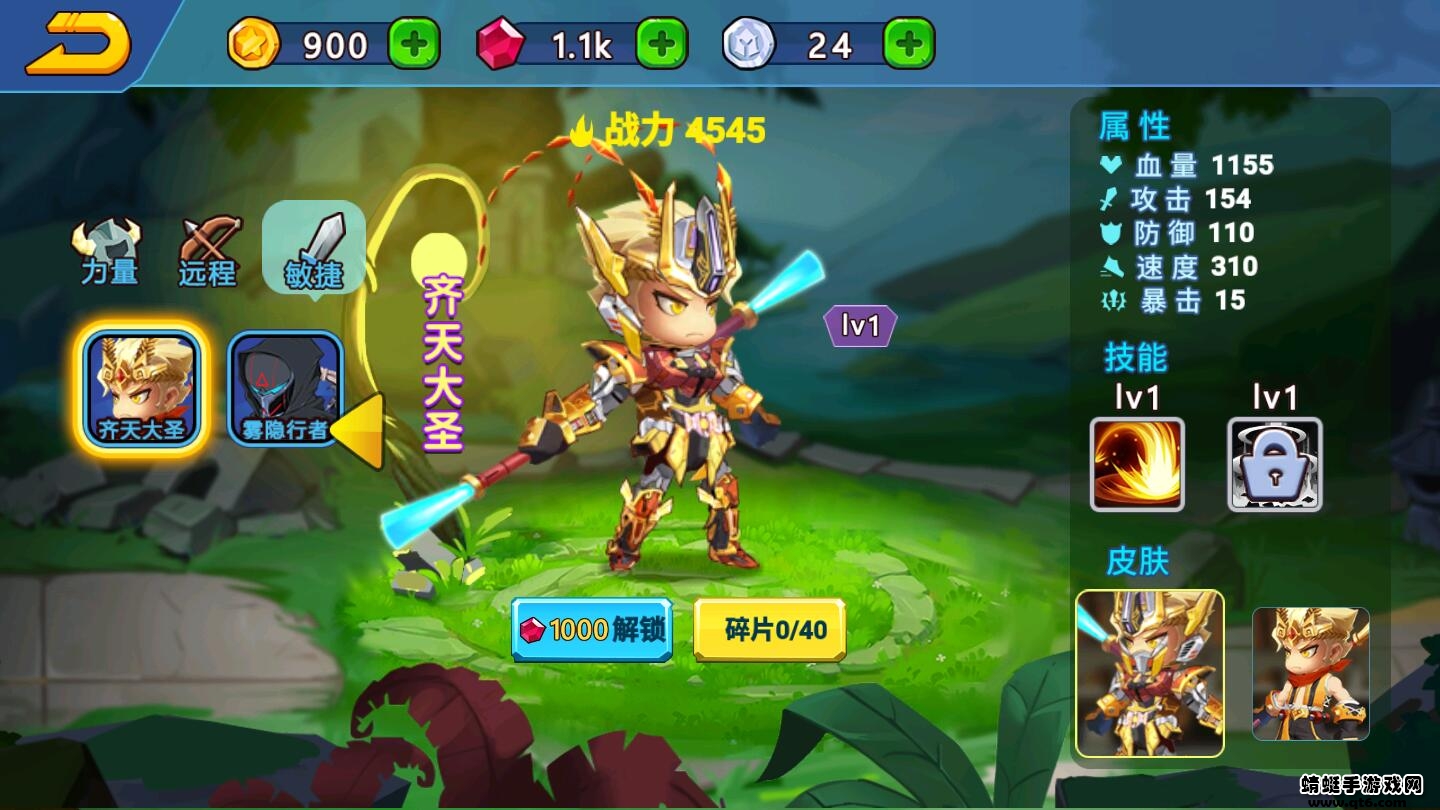Select the 齐天大圣 hero portrait
The width and height of the screenshot is (1440, 810).
[x=142, y=385]
